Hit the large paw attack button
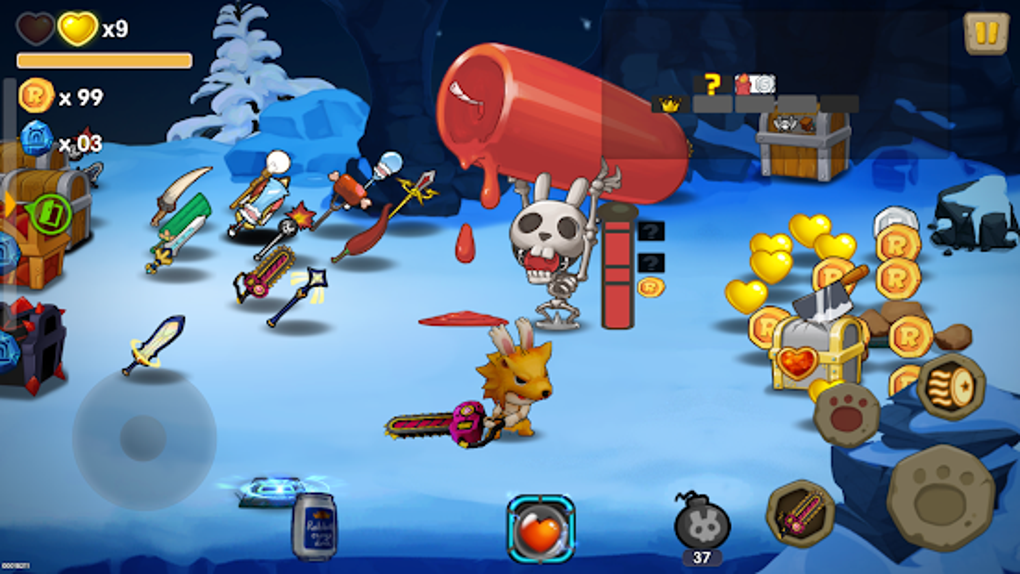This screenshot has width=1020, height=574. pos(940,497)
